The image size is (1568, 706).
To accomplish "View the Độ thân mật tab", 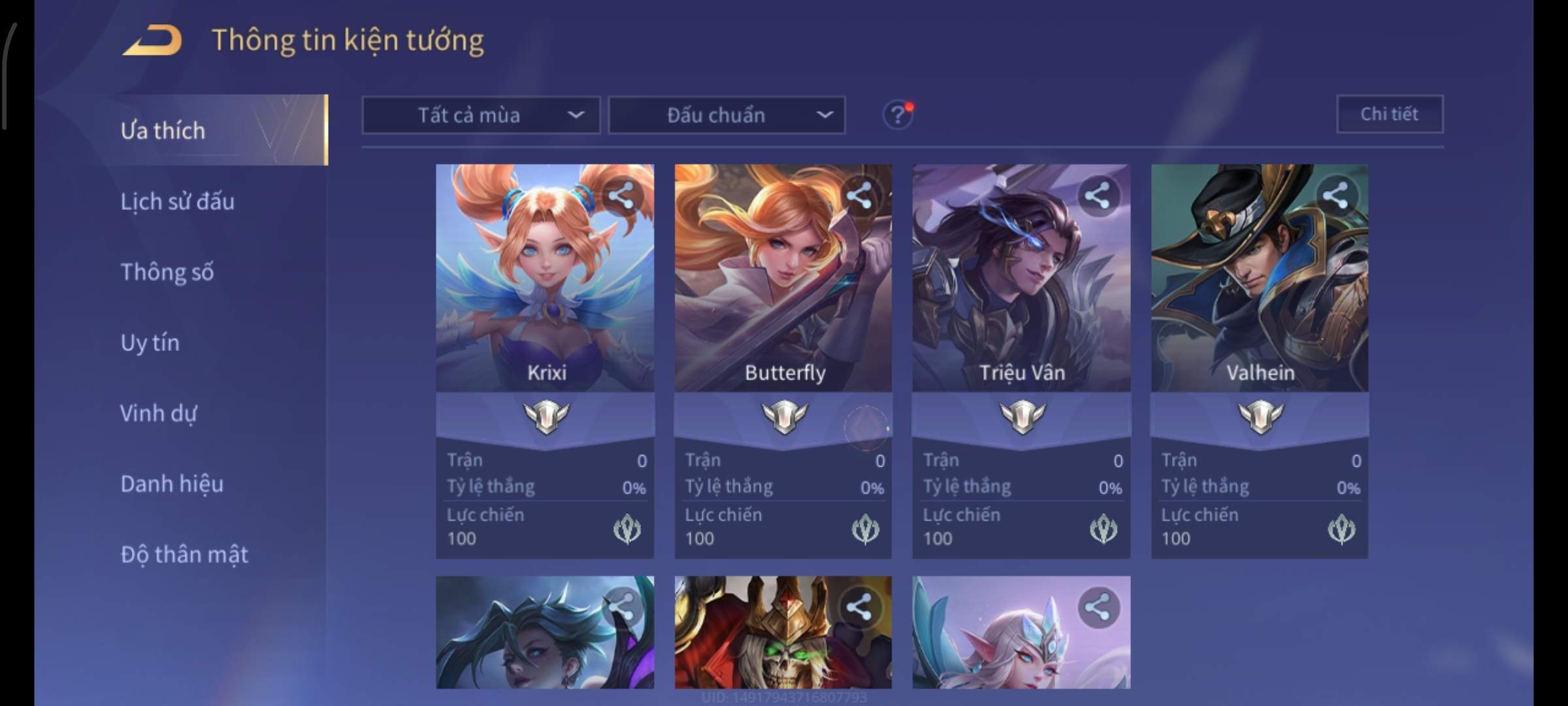I will pos(184,554).
